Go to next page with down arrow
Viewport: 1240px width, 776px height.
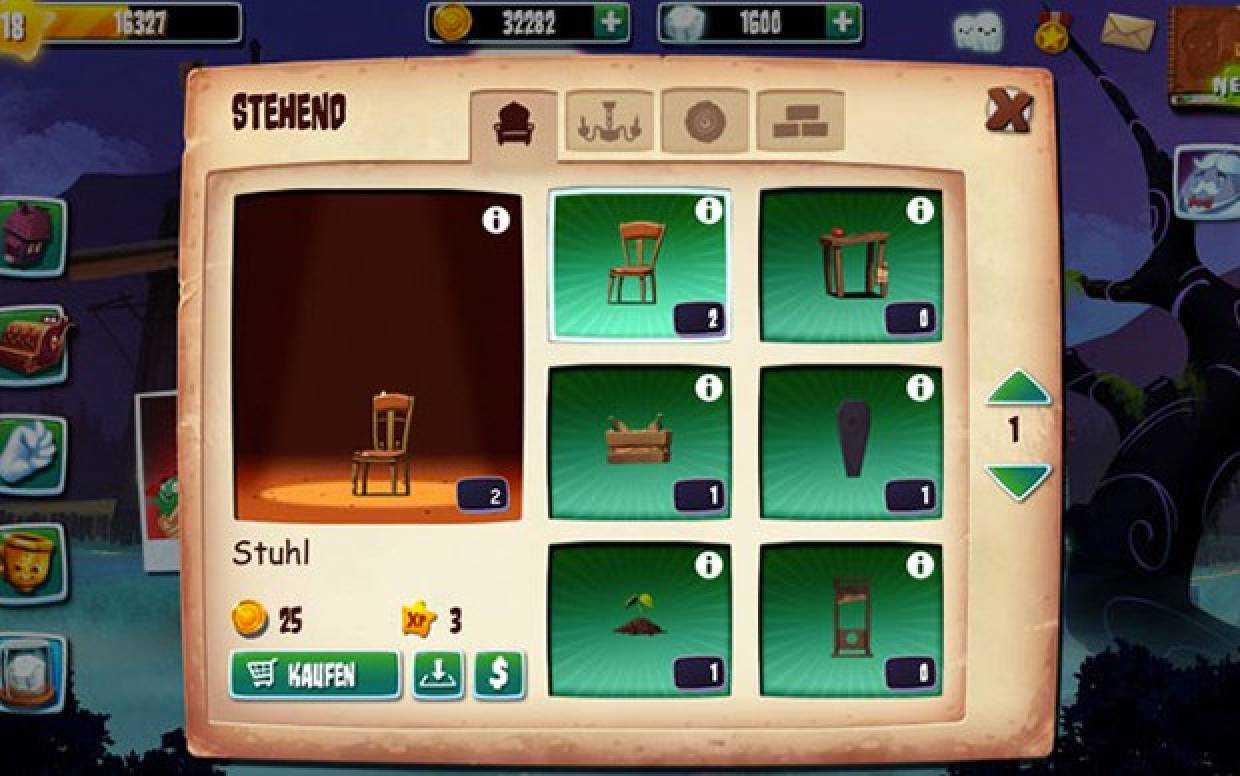coord(1018,480)
